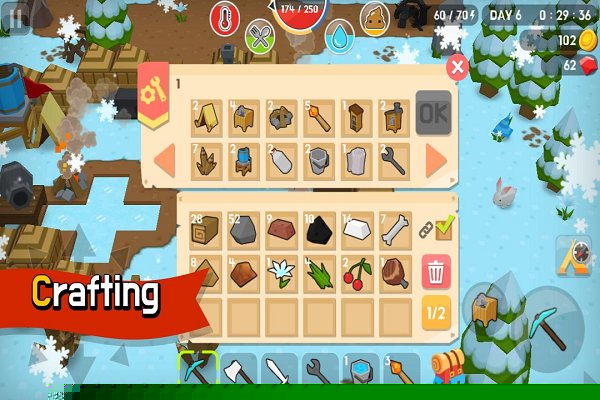600x400 pixels.
Task: Select the raw meat in inventory
Action: [395, 274]
